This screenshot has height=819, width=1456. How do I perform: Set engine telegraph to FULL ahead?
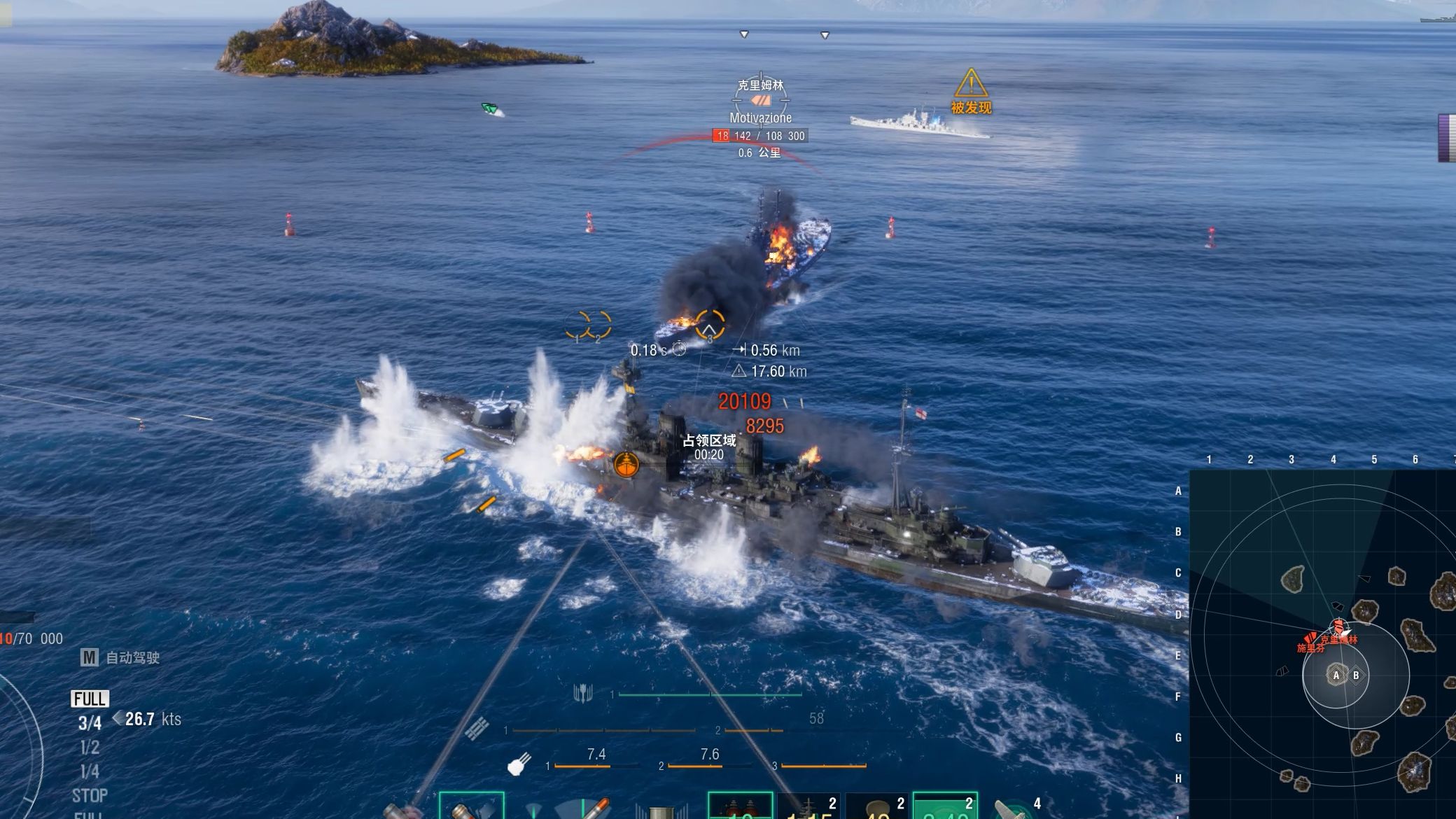click(90, 699)
